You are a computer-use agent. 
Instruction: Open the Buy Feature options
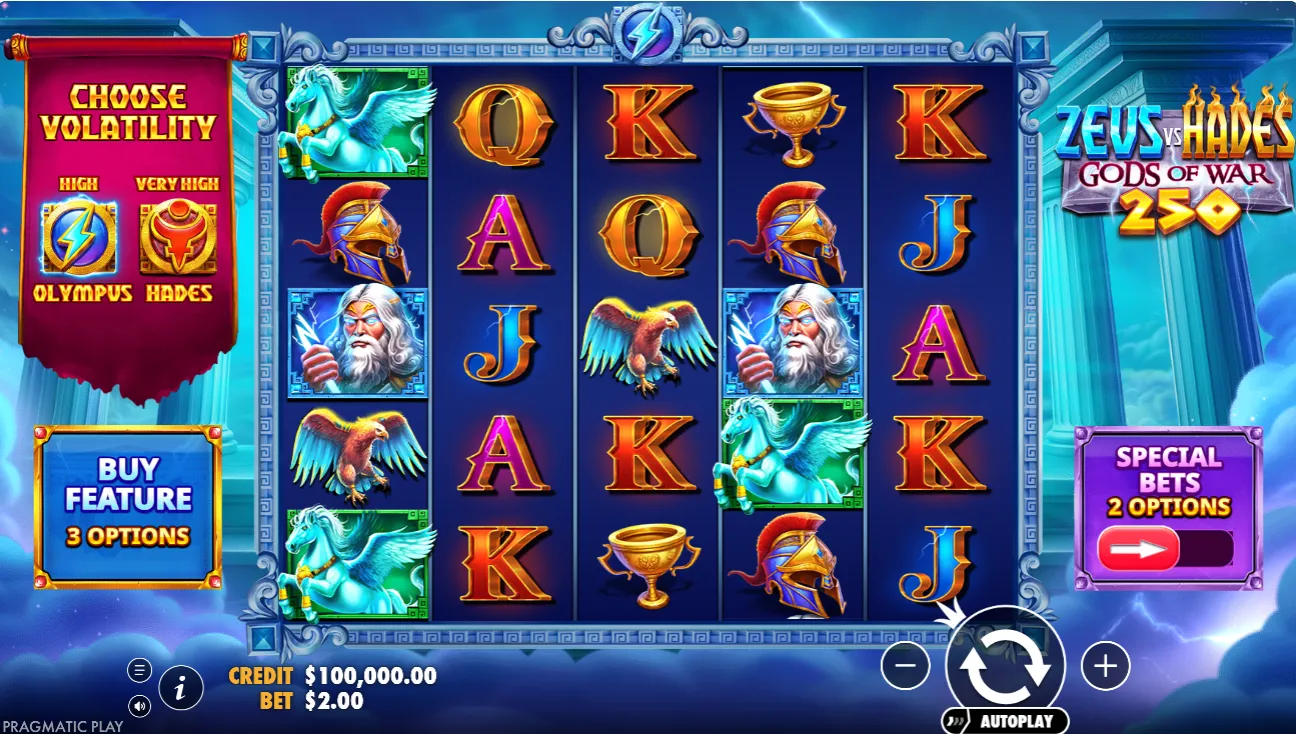128,505
